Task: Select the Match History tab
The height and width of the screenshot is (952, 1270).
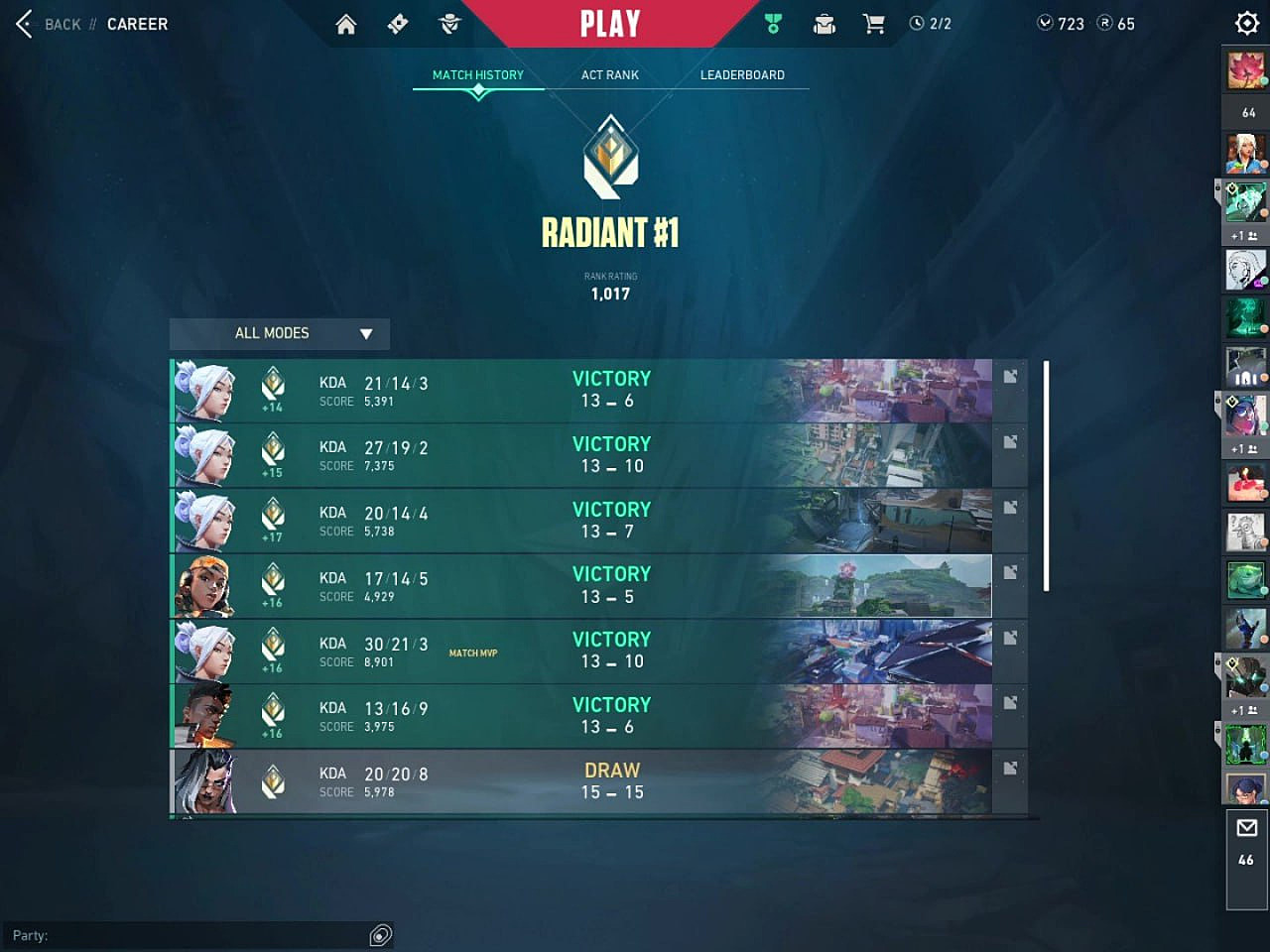Action: [477, 75]
